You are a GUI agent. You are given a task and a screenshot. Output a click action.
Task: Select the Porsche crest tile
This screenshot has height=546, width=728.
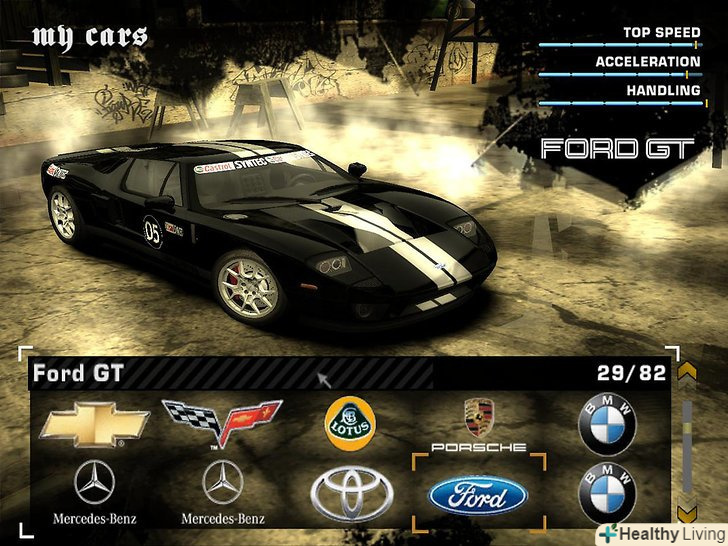[478, 425]
